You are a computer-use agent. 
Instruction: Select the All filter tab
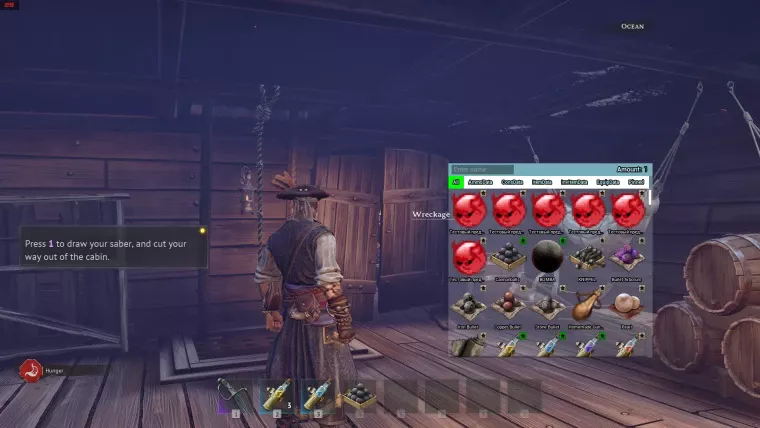click(x=456, y=182)
